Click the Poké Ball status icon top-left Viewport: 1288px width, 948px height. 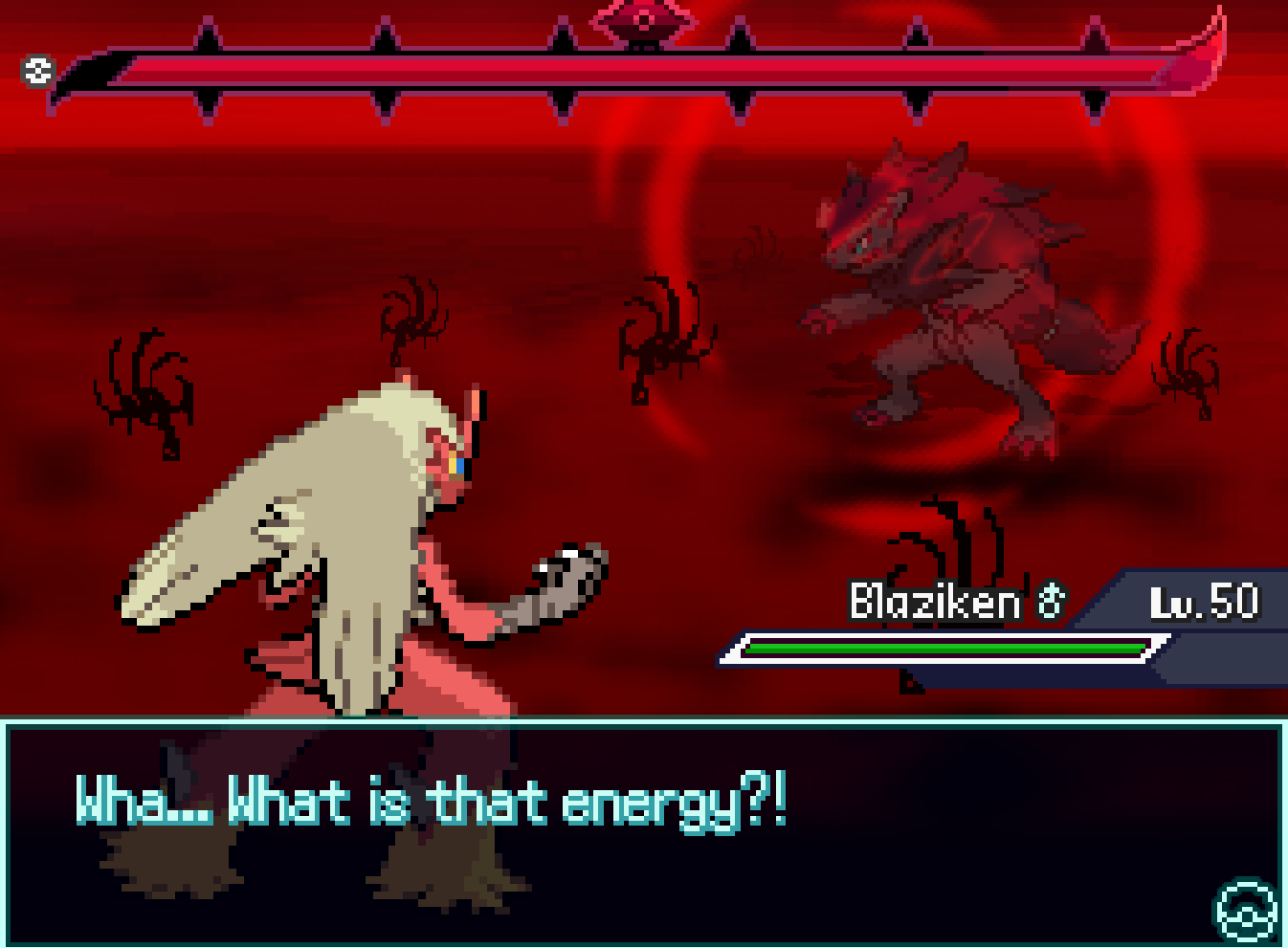36,70
